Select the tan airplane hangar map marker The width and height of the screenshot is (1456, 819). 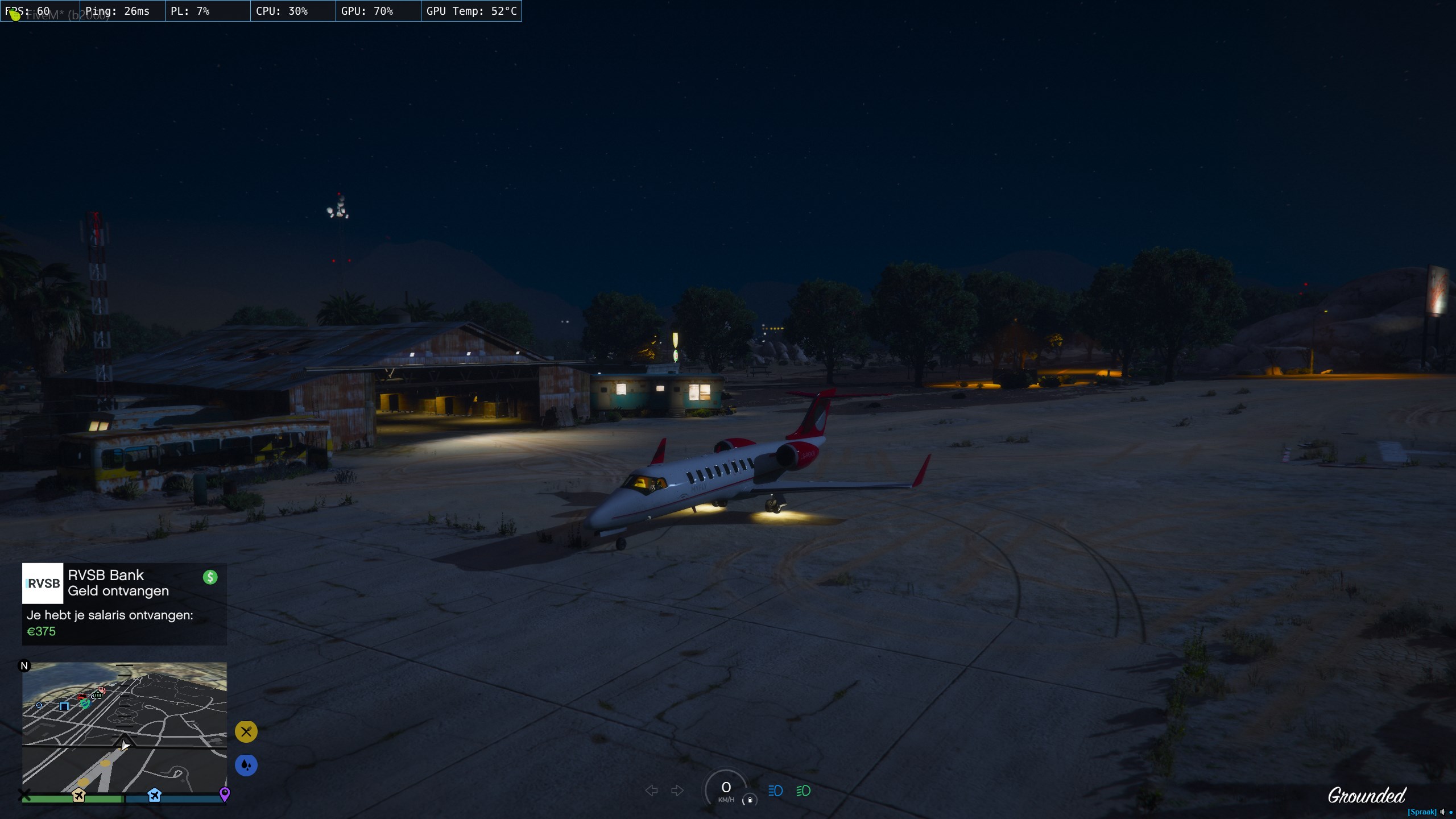click(x=78, y=795)
